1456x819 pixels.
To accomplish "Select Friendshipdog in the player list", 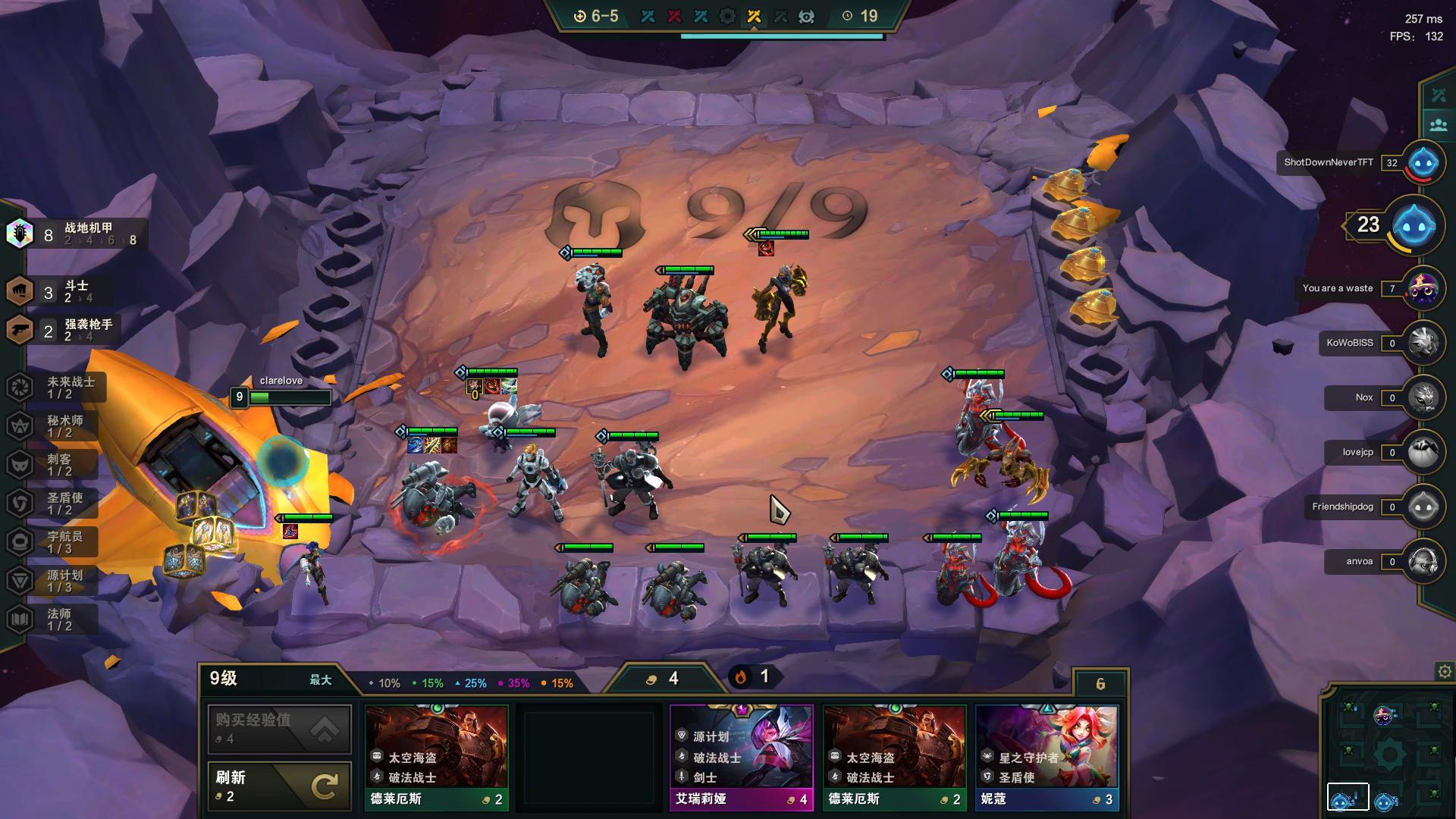I will point(1423,507).
